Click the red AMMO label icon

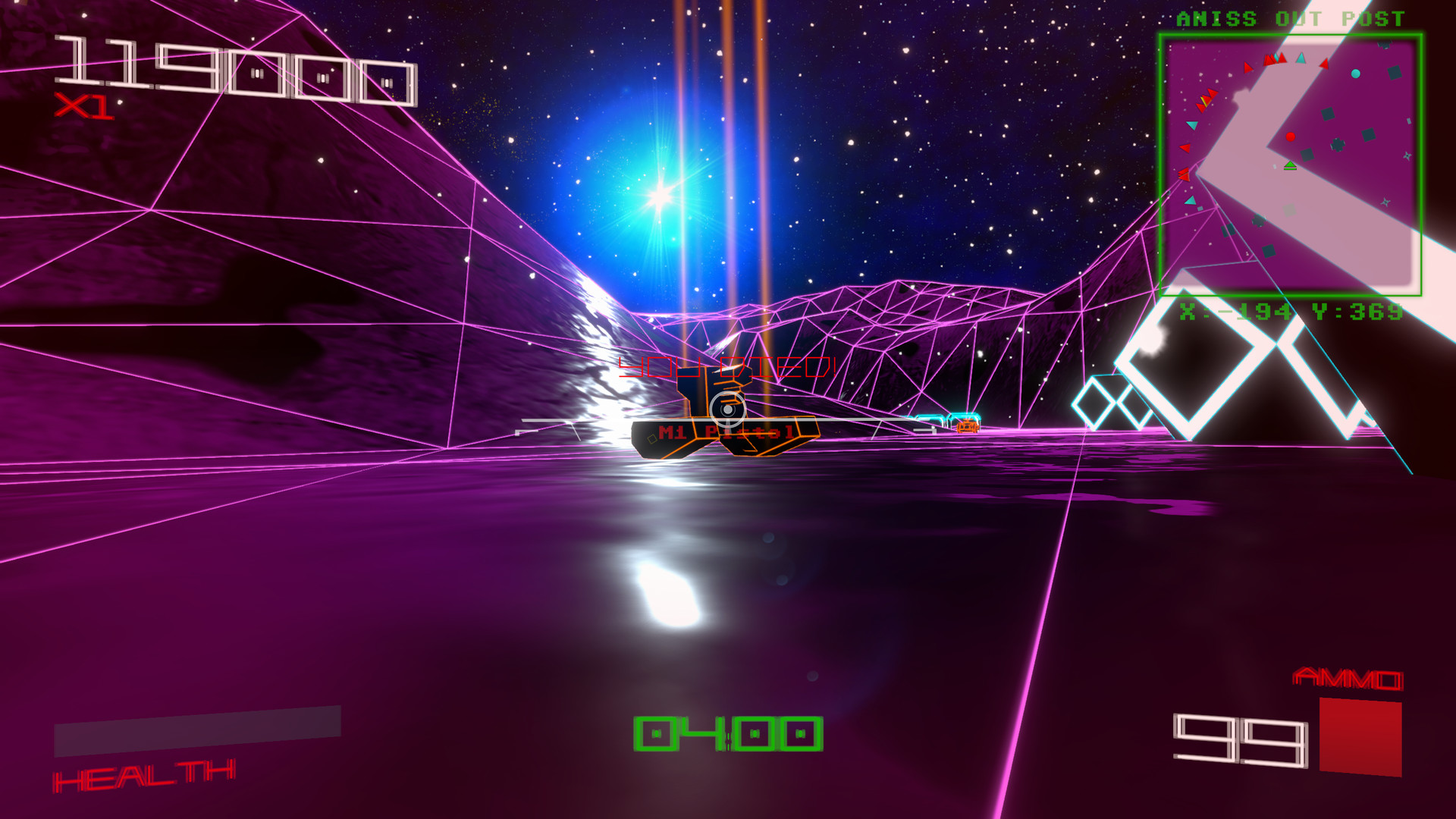click(x=1348, y=676)
